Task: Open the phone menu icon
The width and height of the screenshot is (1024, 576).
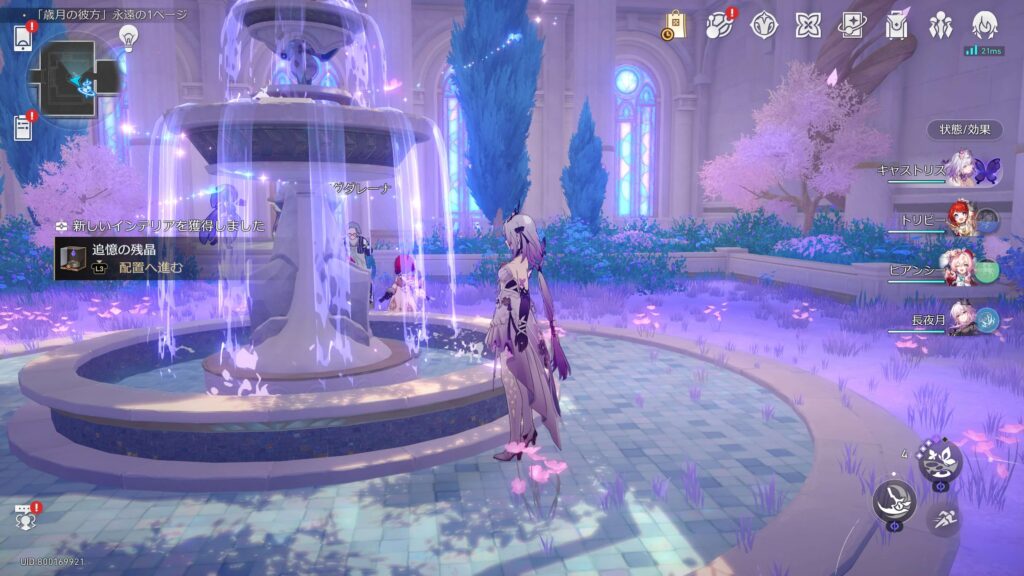Action: 24,37
